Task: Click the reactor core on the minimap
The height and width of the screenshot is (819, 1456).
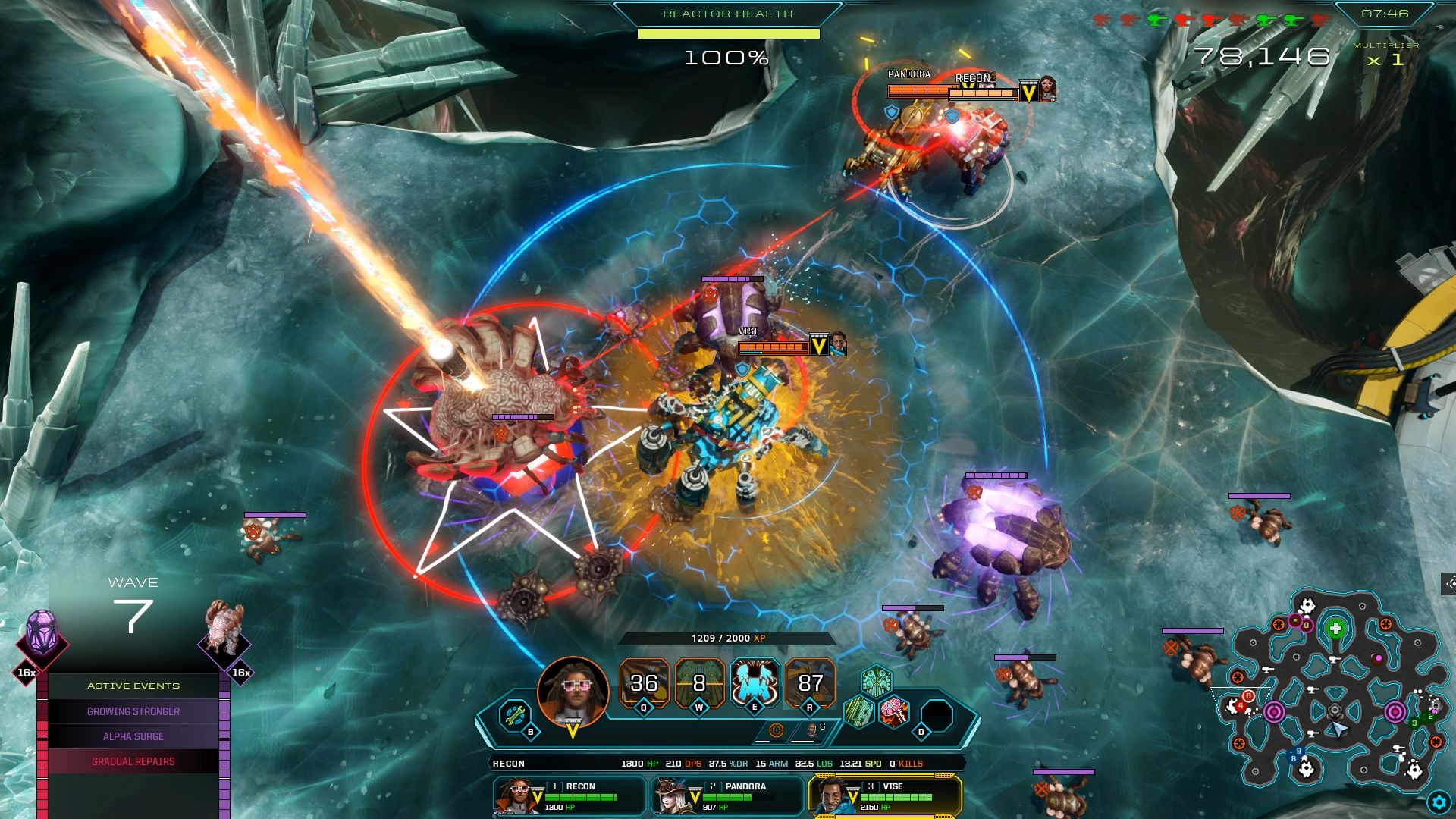Action: click(x=1335, y=711)
